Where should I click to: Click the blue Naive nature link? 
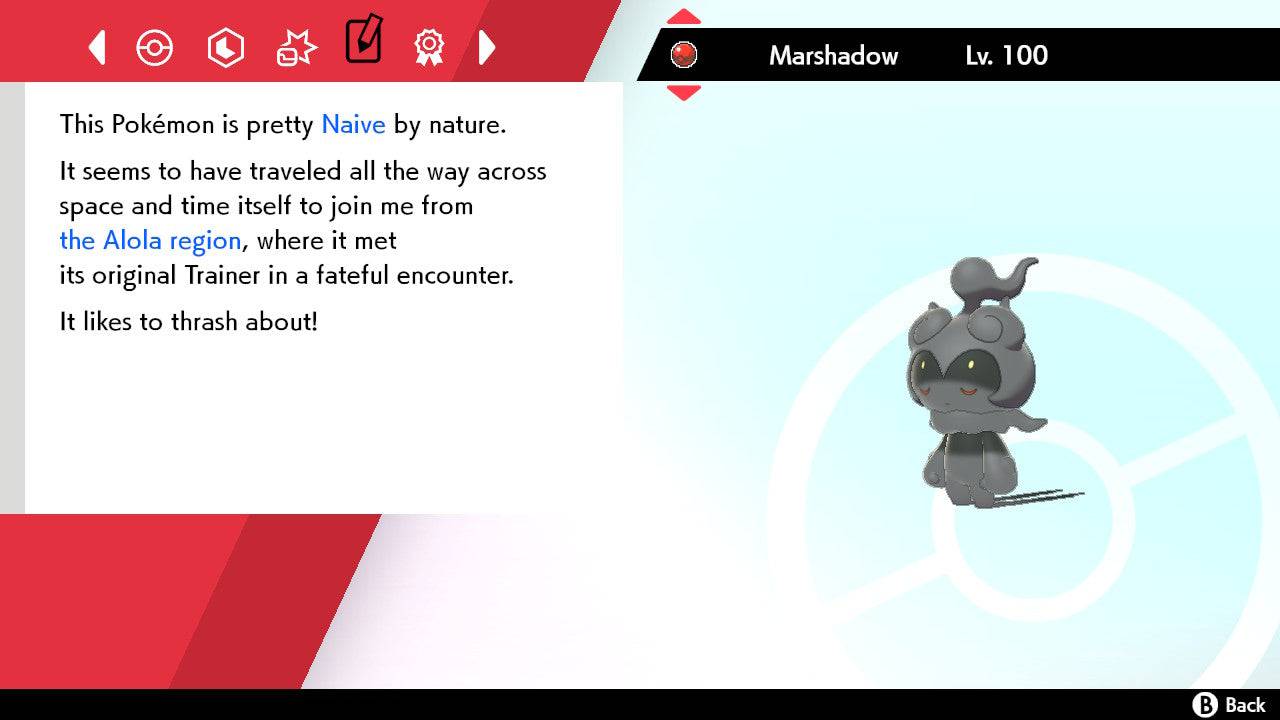click(352, 124)
